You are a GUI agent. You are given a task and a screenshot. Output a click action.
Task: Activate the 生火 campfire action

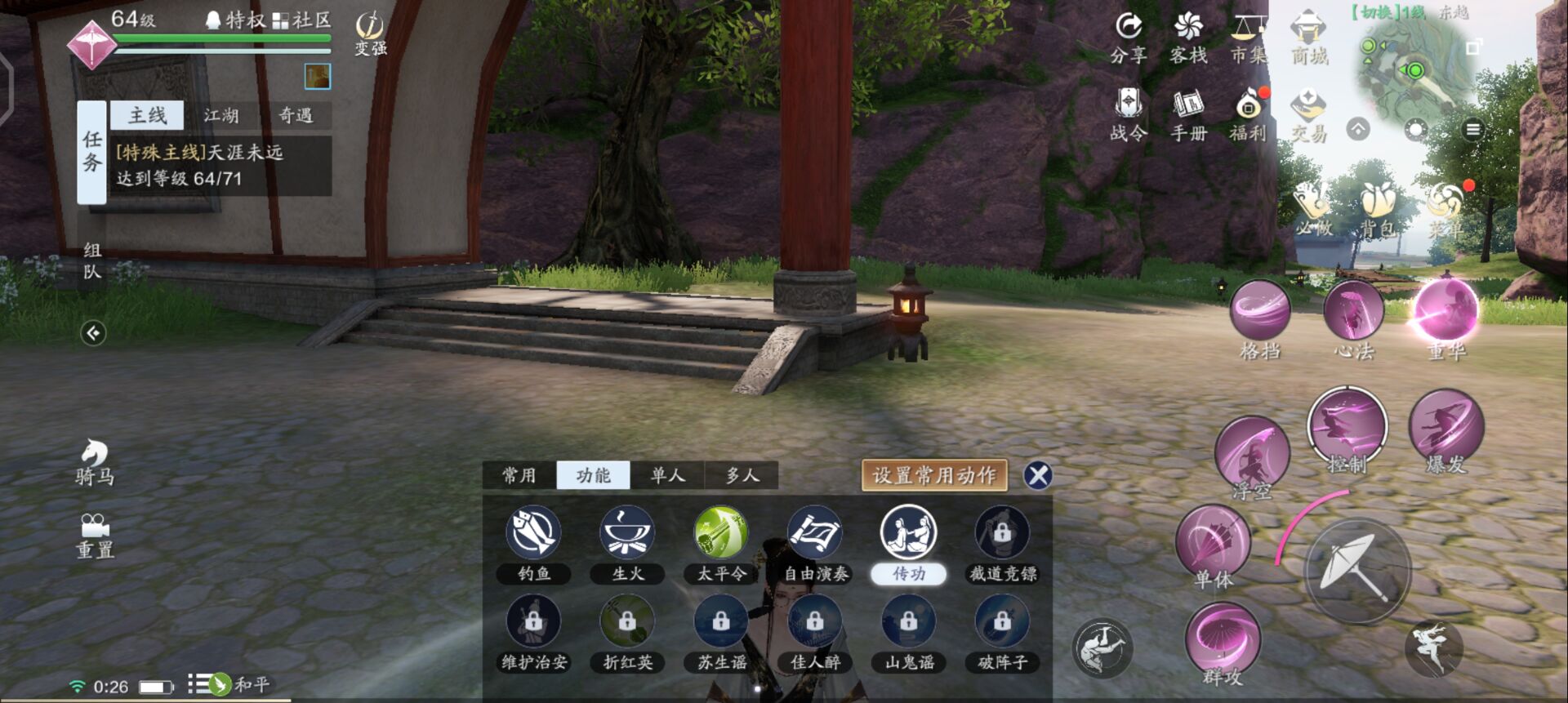[627, 532]
